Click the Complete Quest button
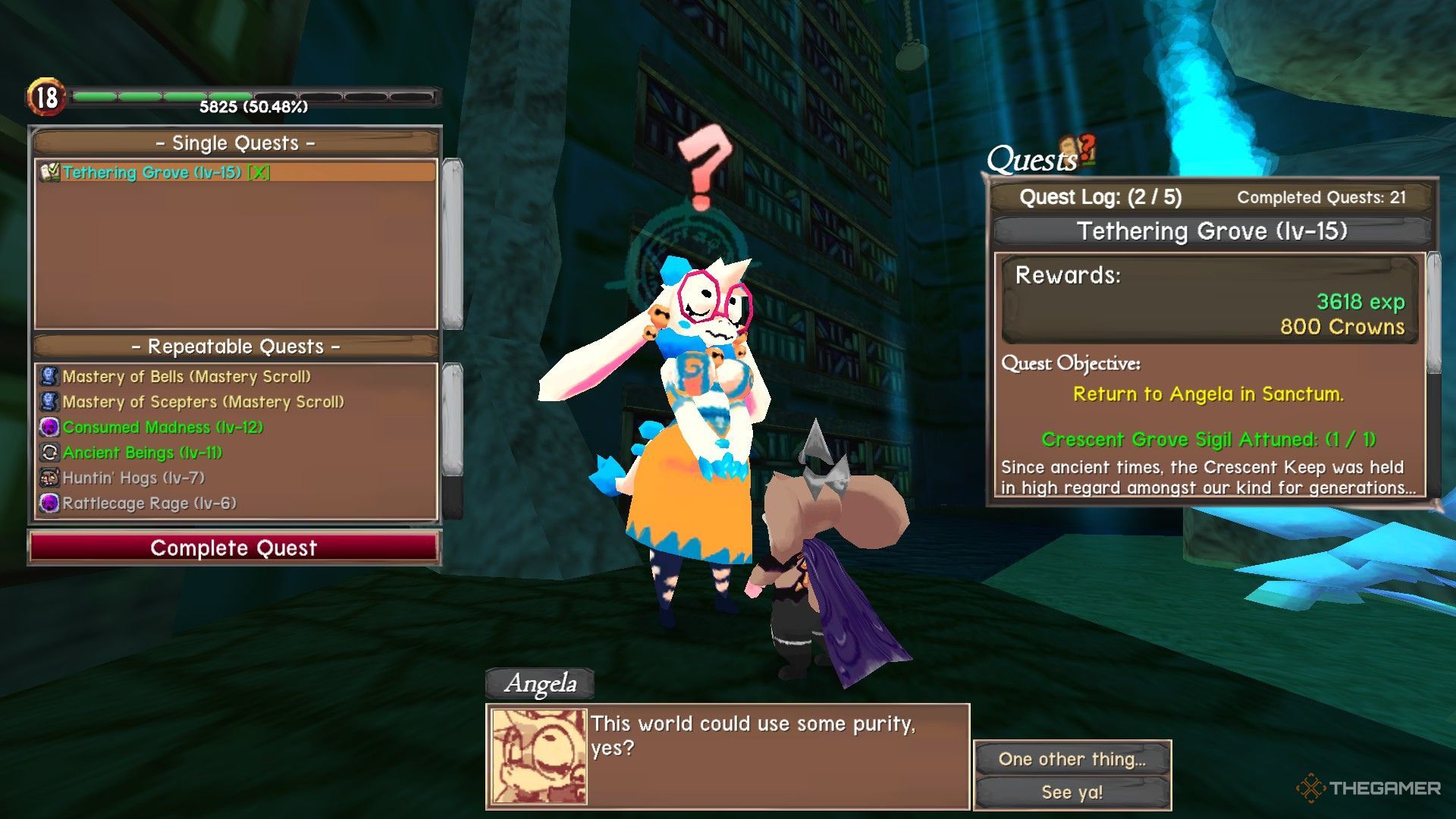The width and height of the screenshot is (1456, 819). [234, 548]
